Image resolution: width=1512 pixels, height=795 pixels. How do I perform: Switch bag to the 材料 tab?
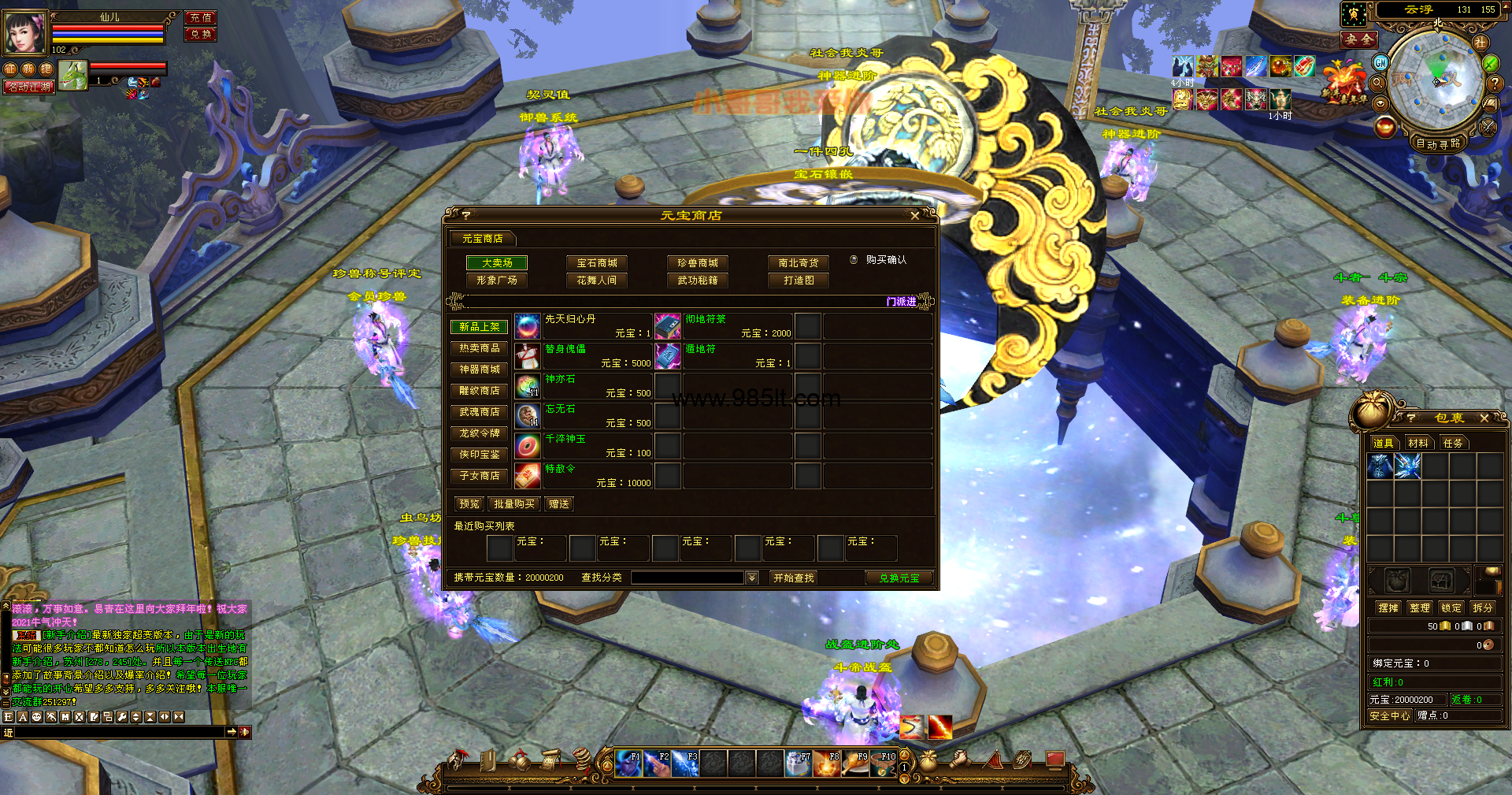click(1418, 444)
